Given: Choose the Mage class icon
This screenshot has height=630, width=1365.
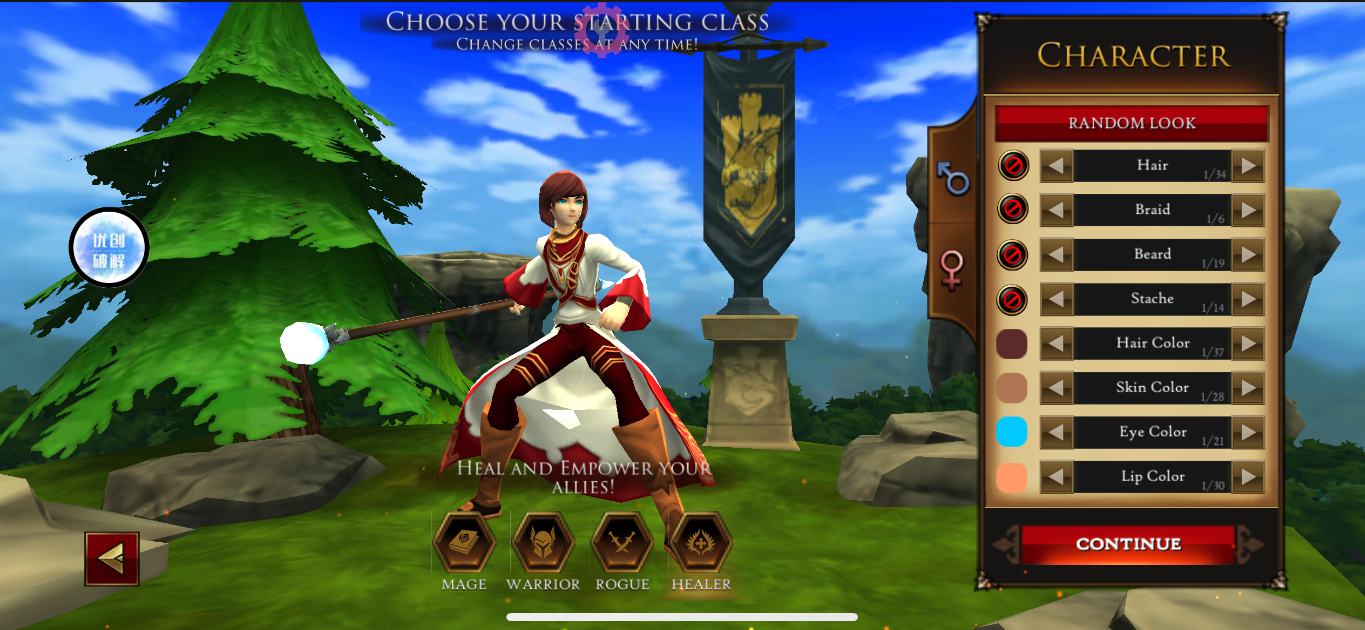Looking at the screenshot, I should tap(464, 542).
